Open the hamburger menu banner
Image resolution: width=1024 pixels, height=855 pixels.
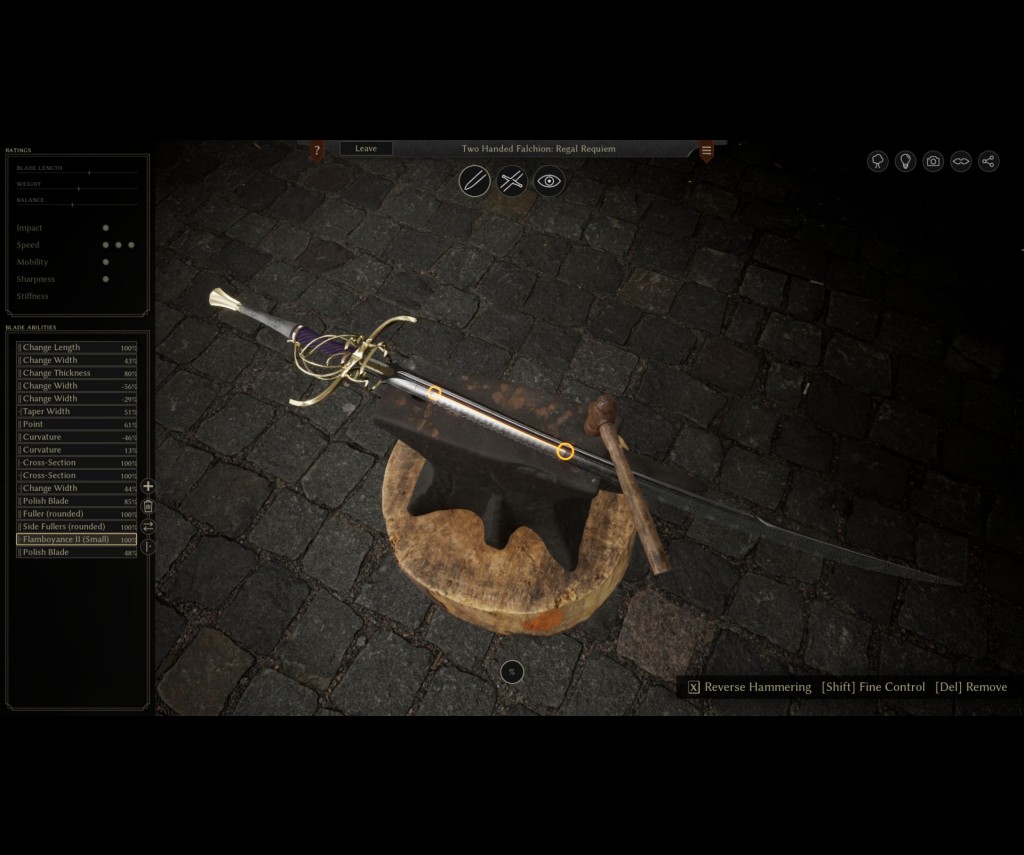[706, 151]
